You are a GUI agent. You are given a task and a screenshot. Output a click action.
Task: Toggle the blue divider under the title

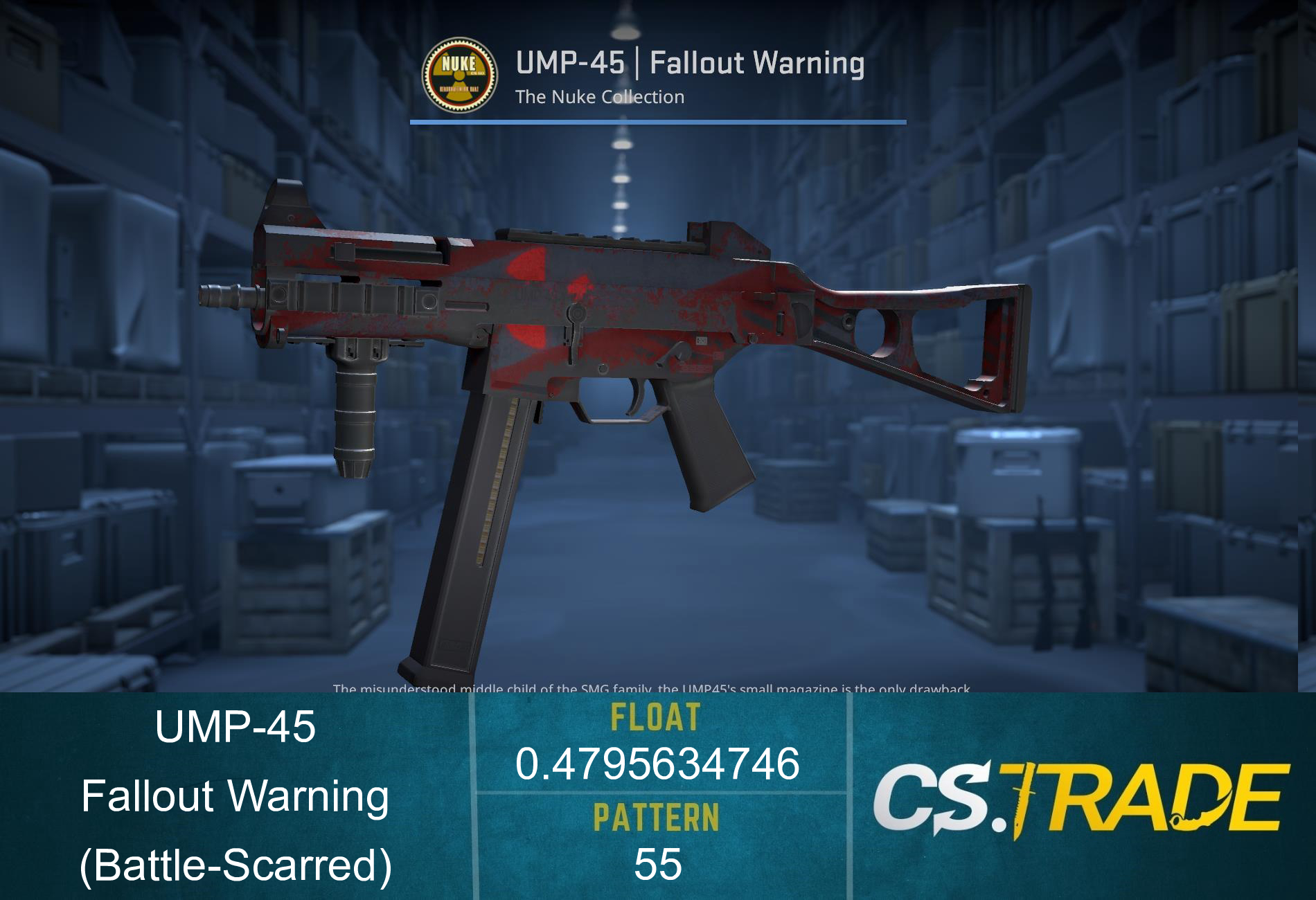(x=658, y=123)
